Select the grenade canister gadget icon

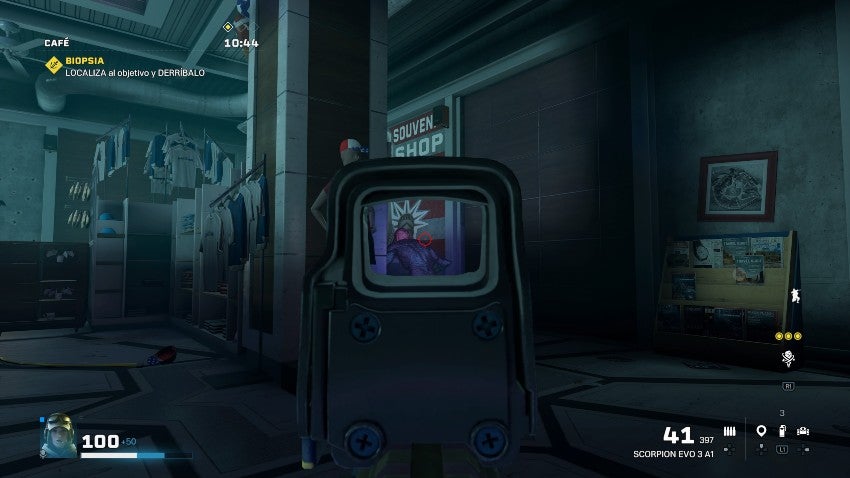[x=782, y=432]
